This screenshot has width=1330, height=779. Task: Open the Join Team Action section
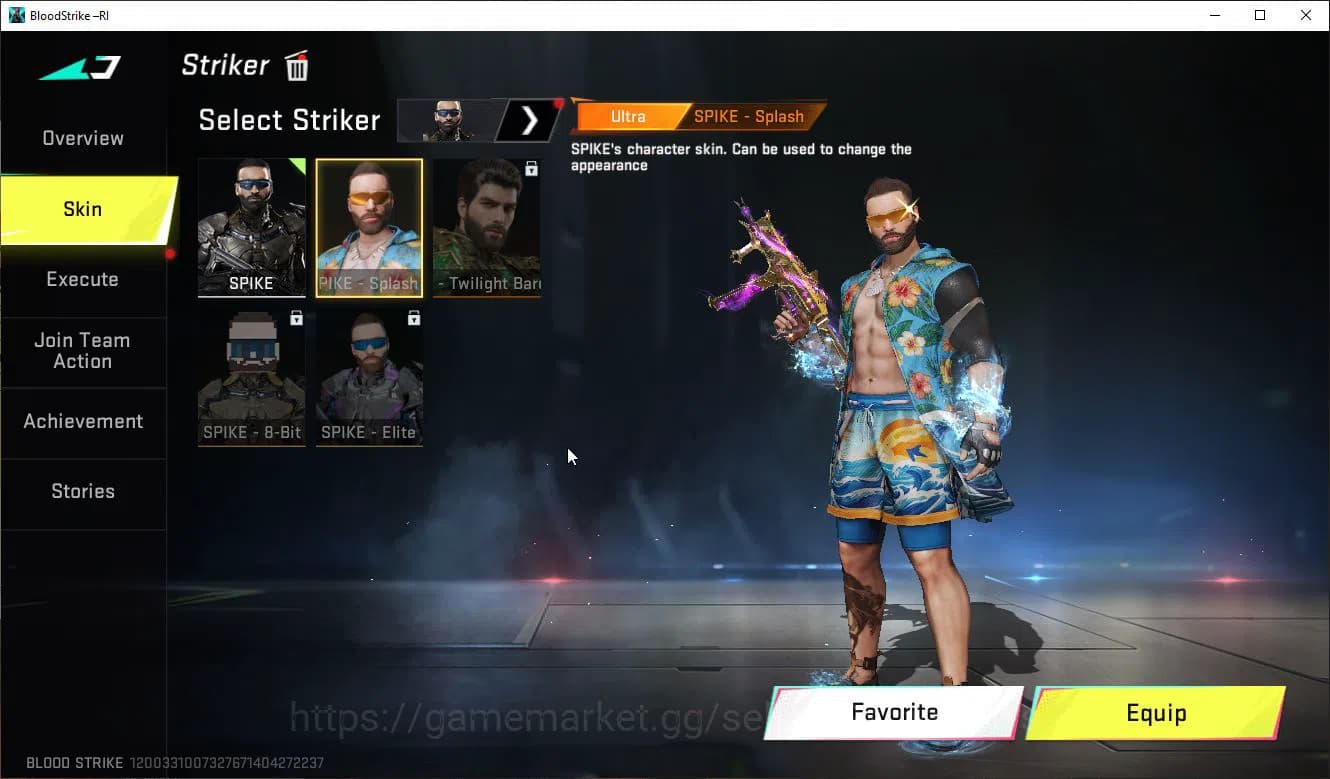[82, 351]
